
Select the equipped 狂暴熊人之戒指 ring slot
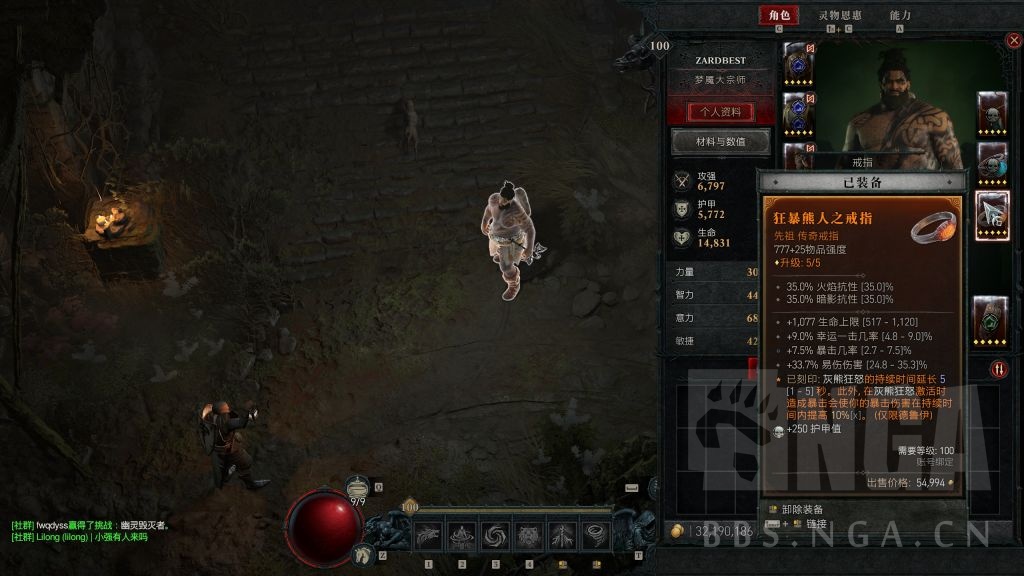pos(991,212)
